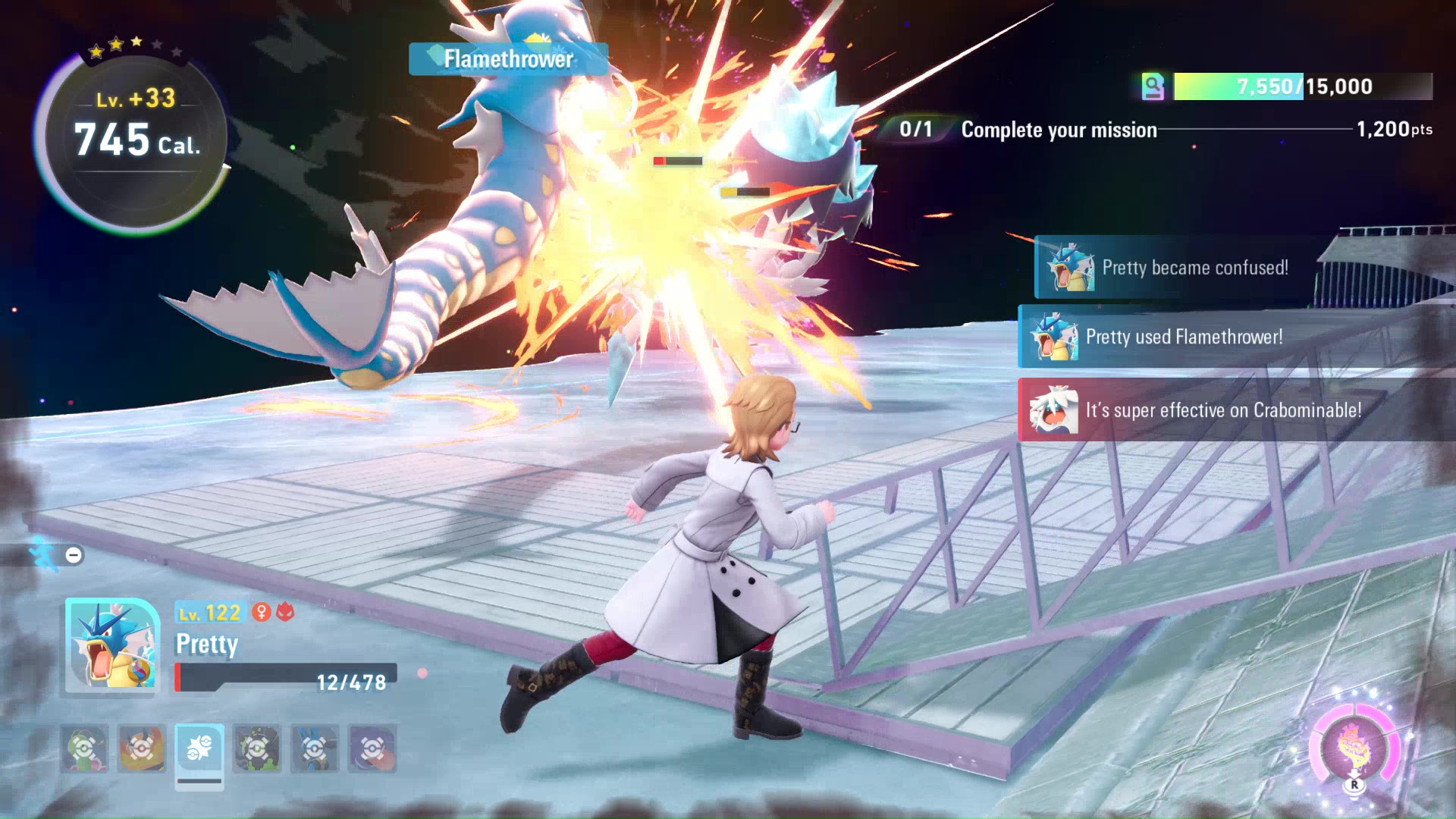Select the highlighted active party slot
This screenshot has width=1456, height=819.
pos(199,748)
